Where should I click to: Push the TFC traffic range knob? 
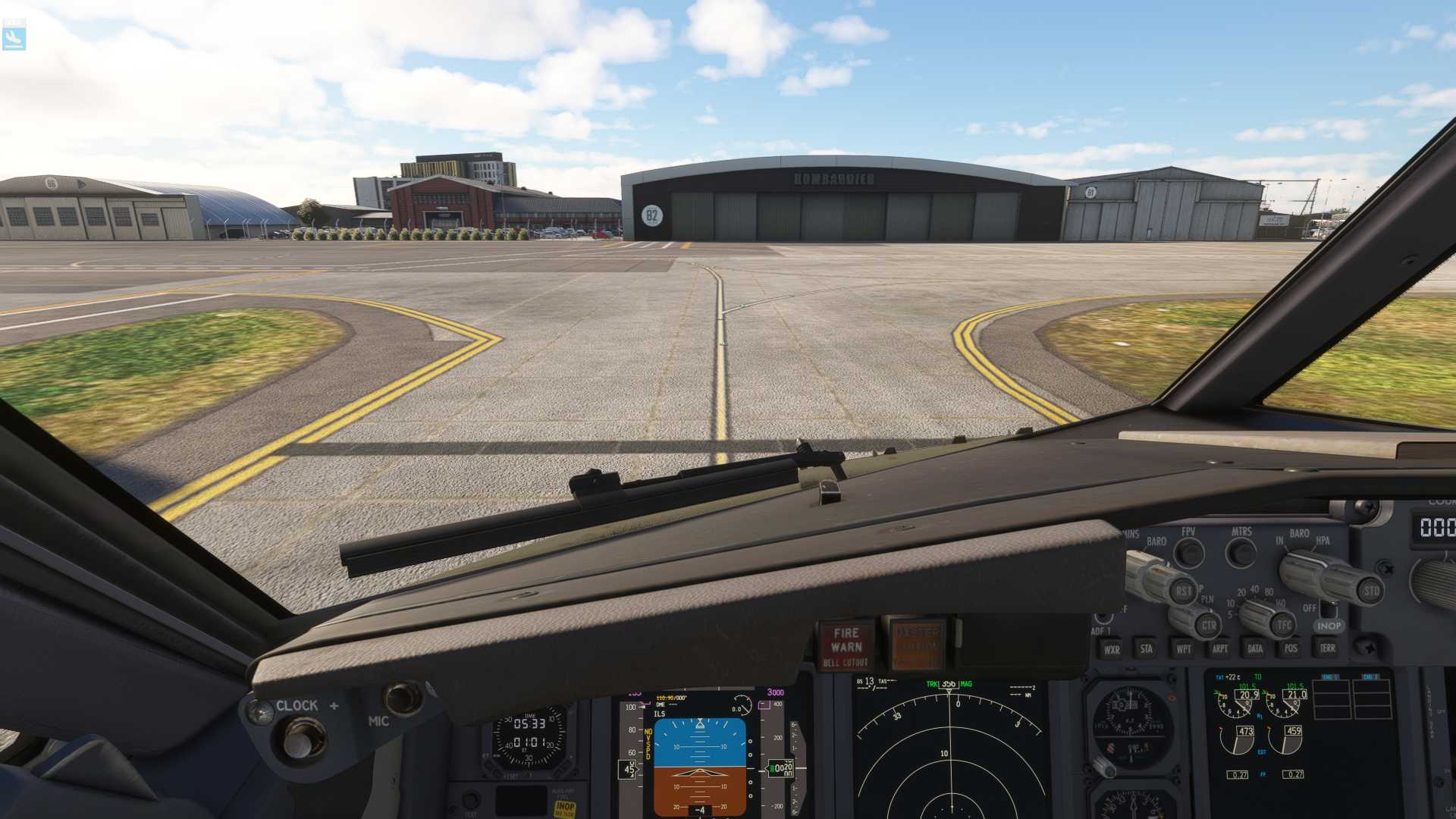[x=1283, y=626]
